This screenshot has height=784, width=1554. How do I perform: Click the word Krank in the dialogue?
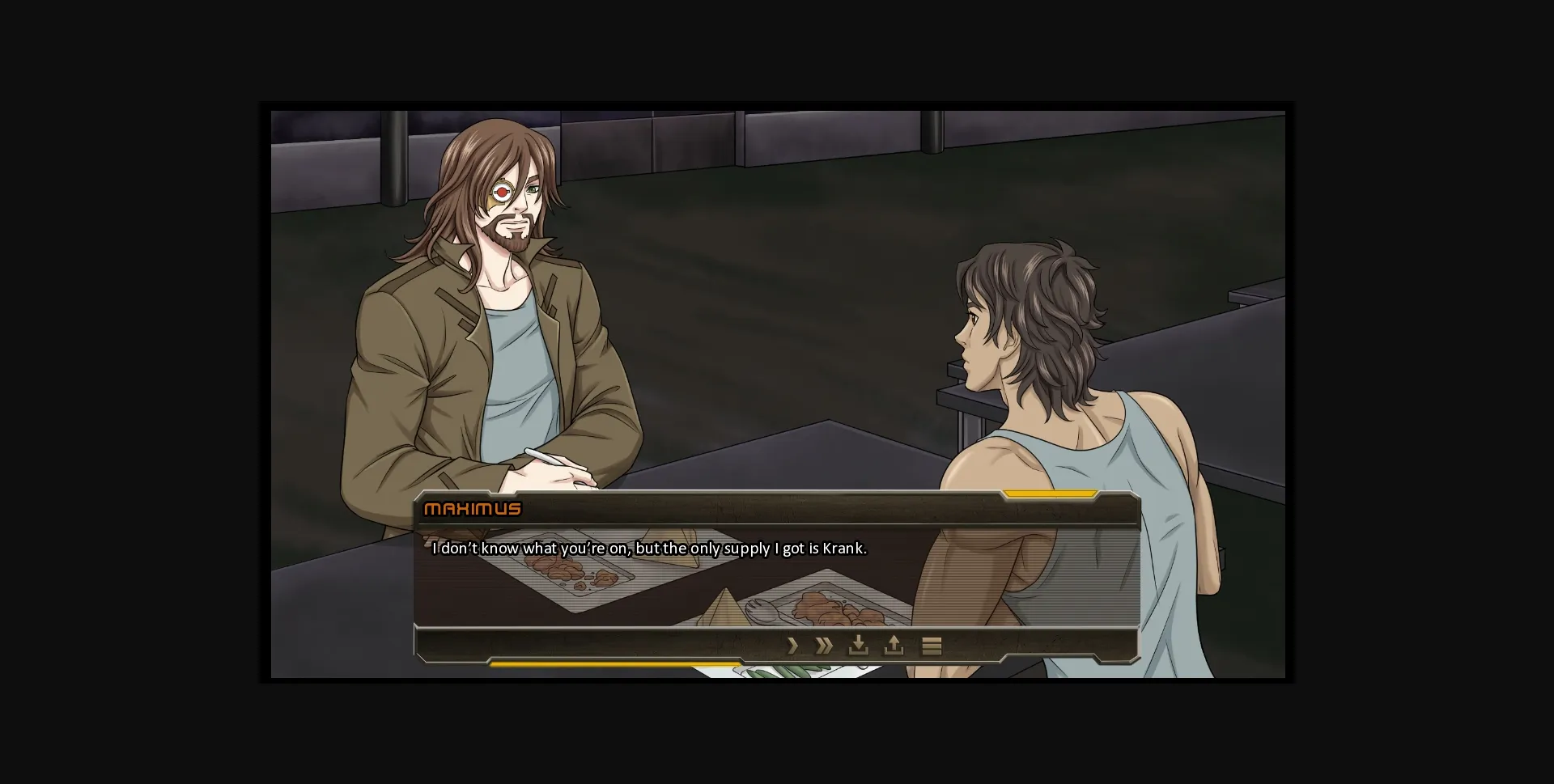[x=843, y=548]
